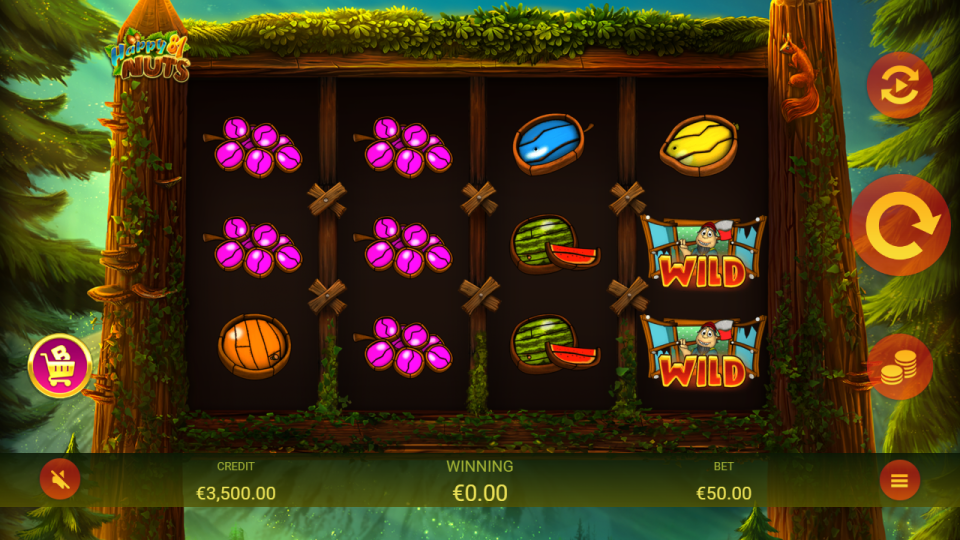Viewport: 960px width, 540px height.
Task: Activate the autoplay button
Action: (899, 86)
